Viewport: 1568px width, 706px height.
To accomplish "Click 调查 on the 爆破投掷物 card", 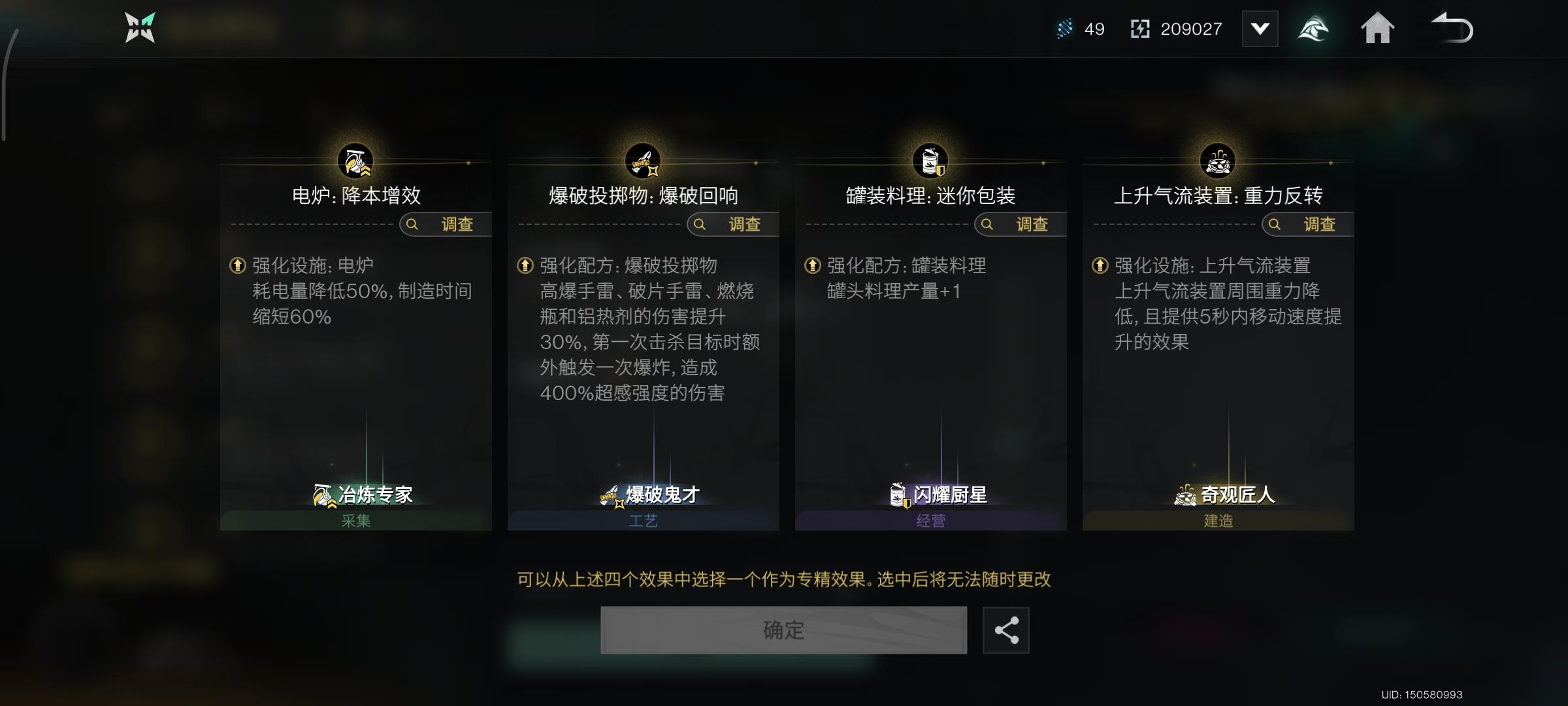I will (733, 224).
